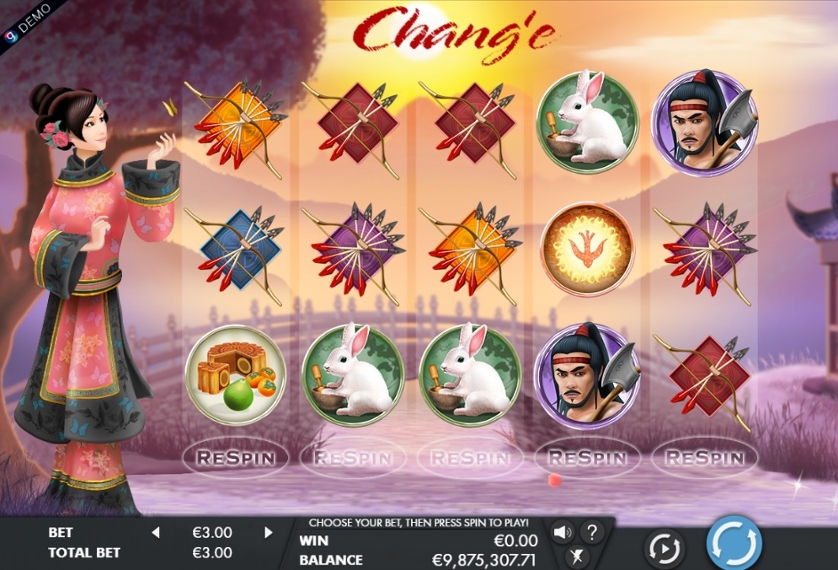This screenshot has height=570, width=838.
Task: Toggle the game sound speaker icon
Action: pos(562,532)
